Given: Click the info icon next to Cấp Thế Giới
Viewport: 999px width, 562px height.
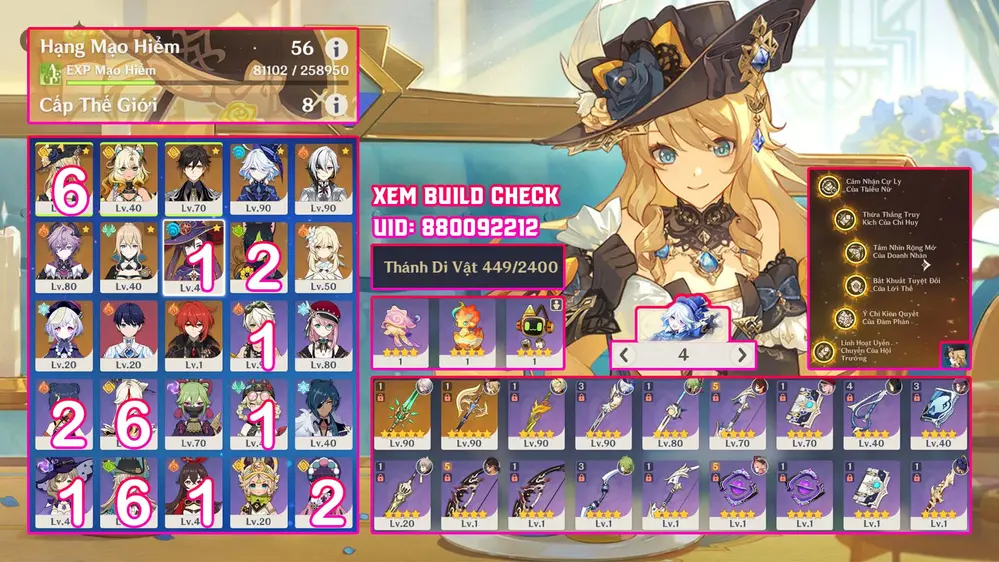Looking at the screenshot, I should point(336,104).
